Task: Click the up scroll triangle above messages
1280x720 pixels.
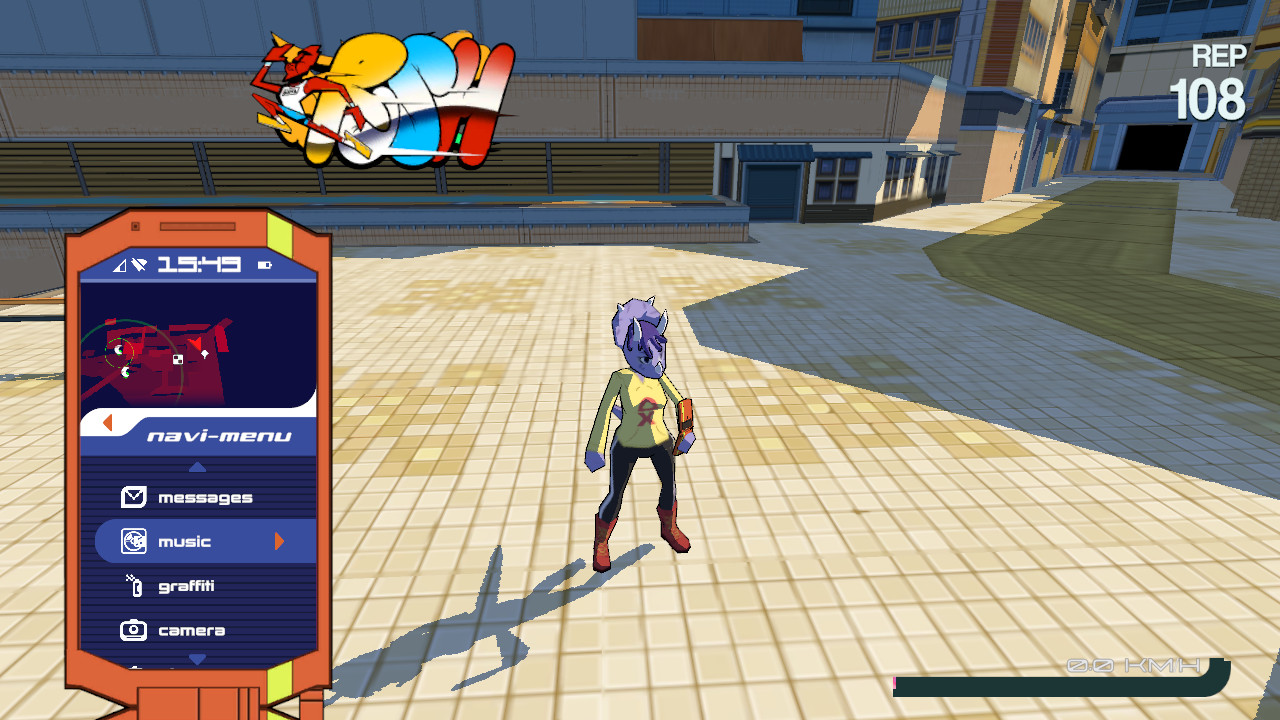Action: pyautogui.click(x=197, y=466)
